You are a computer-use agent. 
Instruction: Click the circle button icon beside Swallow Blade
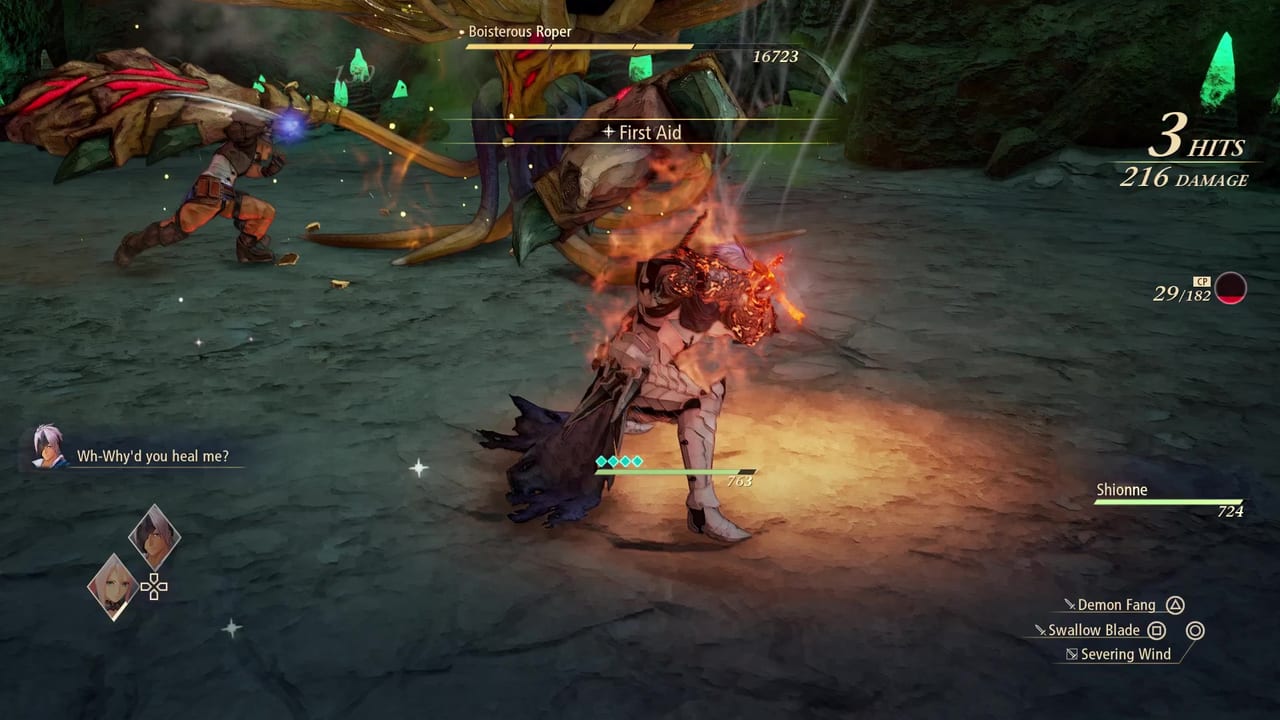coord(1195,630)
